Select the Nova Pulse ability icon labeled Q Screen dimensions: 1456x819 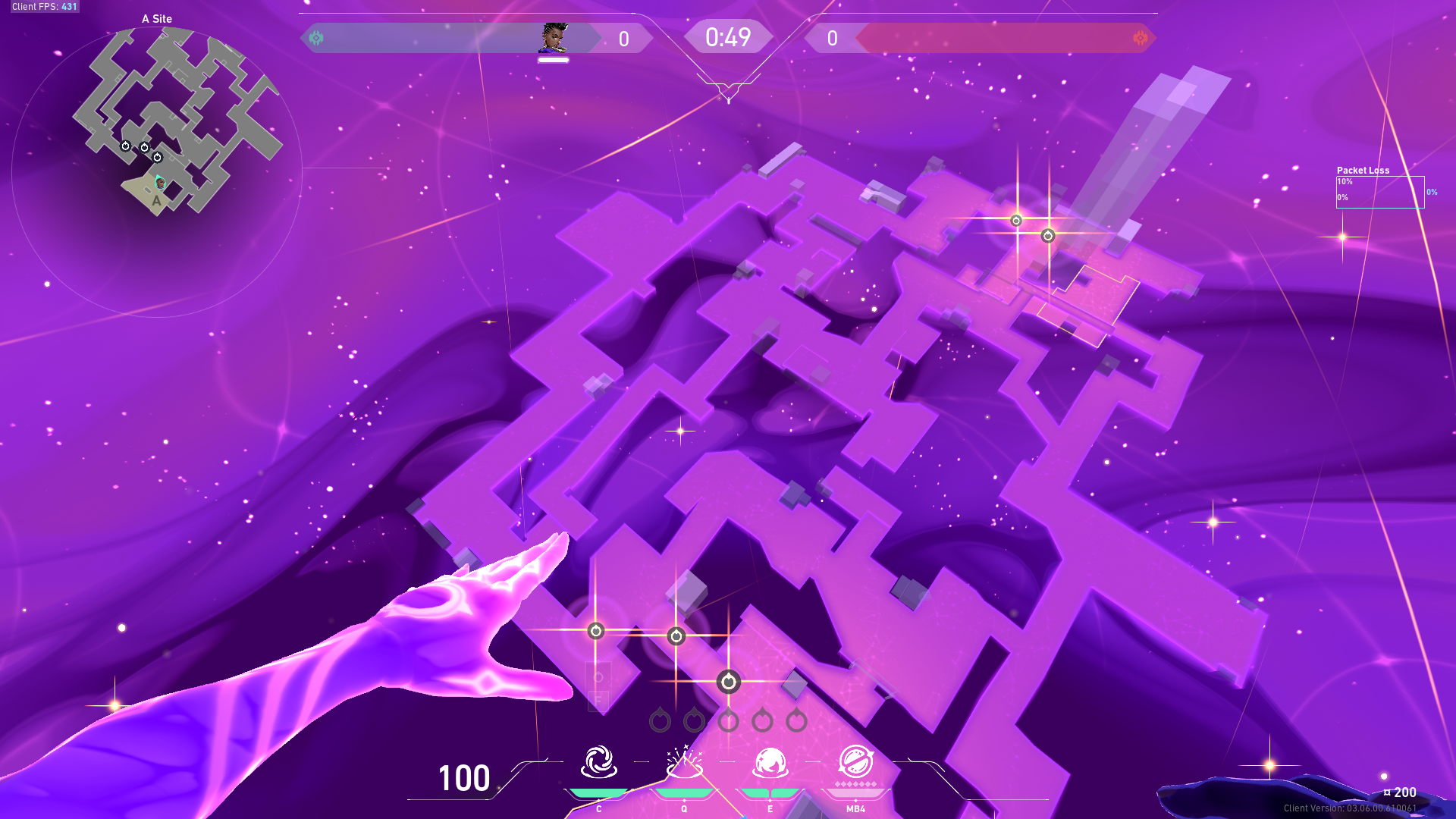tap(683, 766)
